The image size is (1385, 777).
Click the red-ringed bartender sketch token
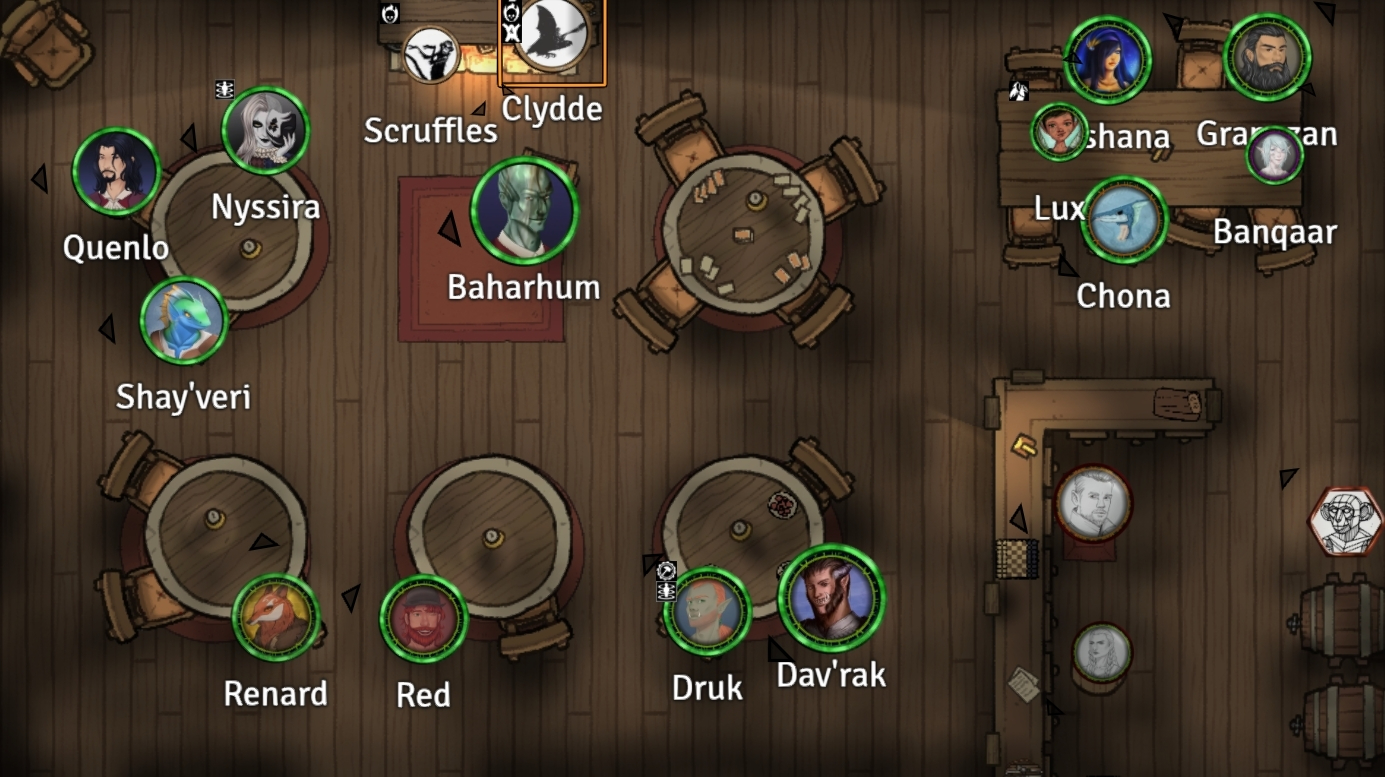pyautogui.click(x=1093, y=503)
